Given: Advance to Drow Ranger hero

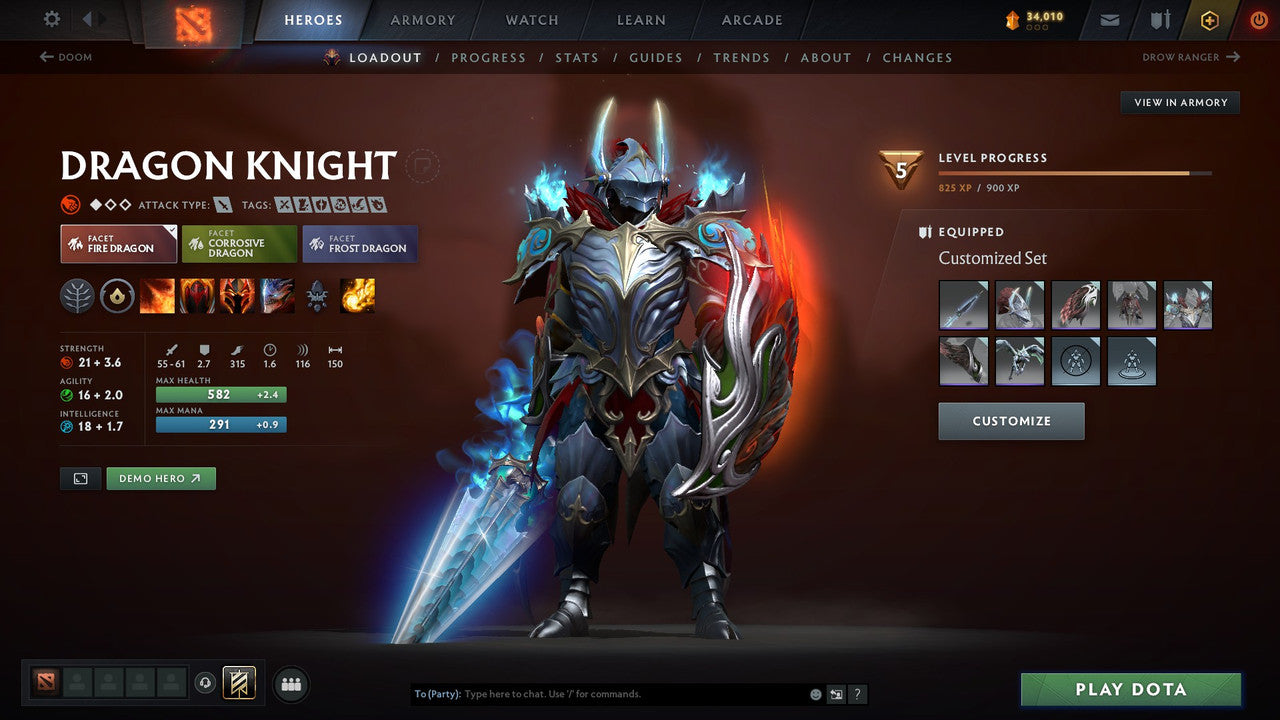Looking at the screenshot, I should pyautogui.click(x=1190, y=57).
